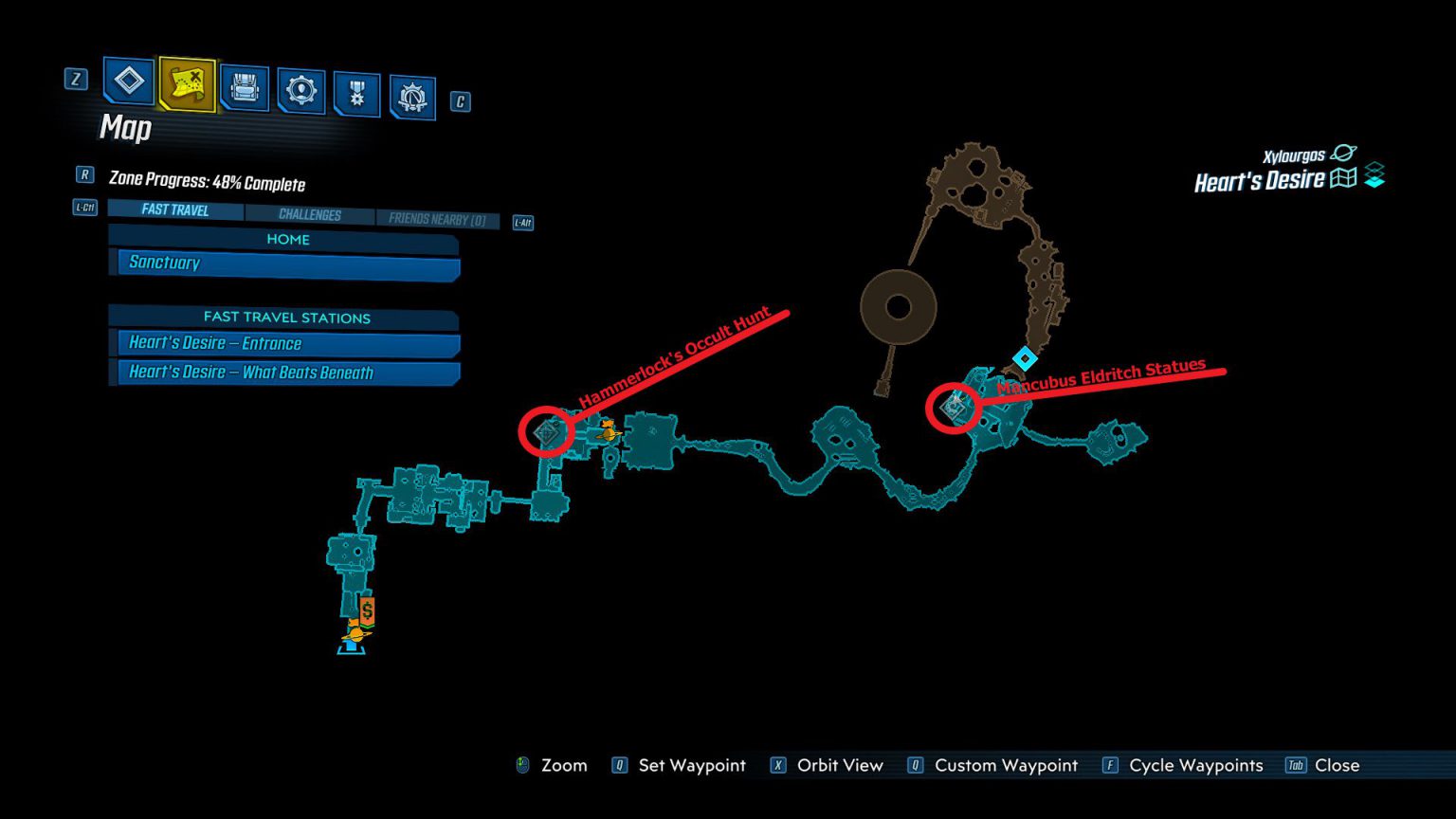The height and width of the screenshot is (819, 1456).
Task: Toggle the cyan diamond waypoint on the map
Action: tap(1024, 358)
